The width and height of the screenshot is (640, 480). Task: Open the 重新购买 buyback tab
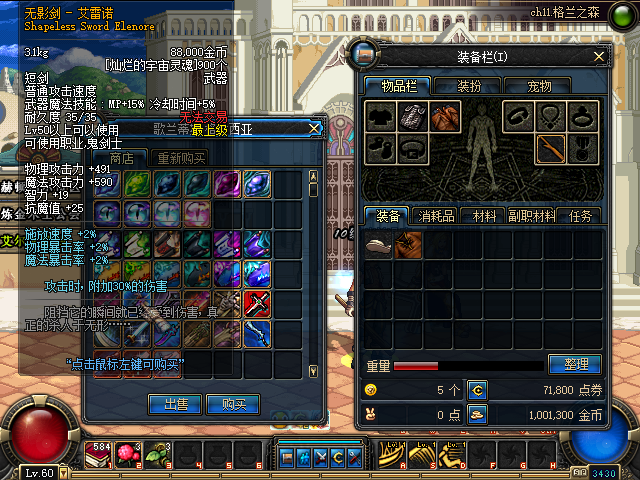(180, 158)
